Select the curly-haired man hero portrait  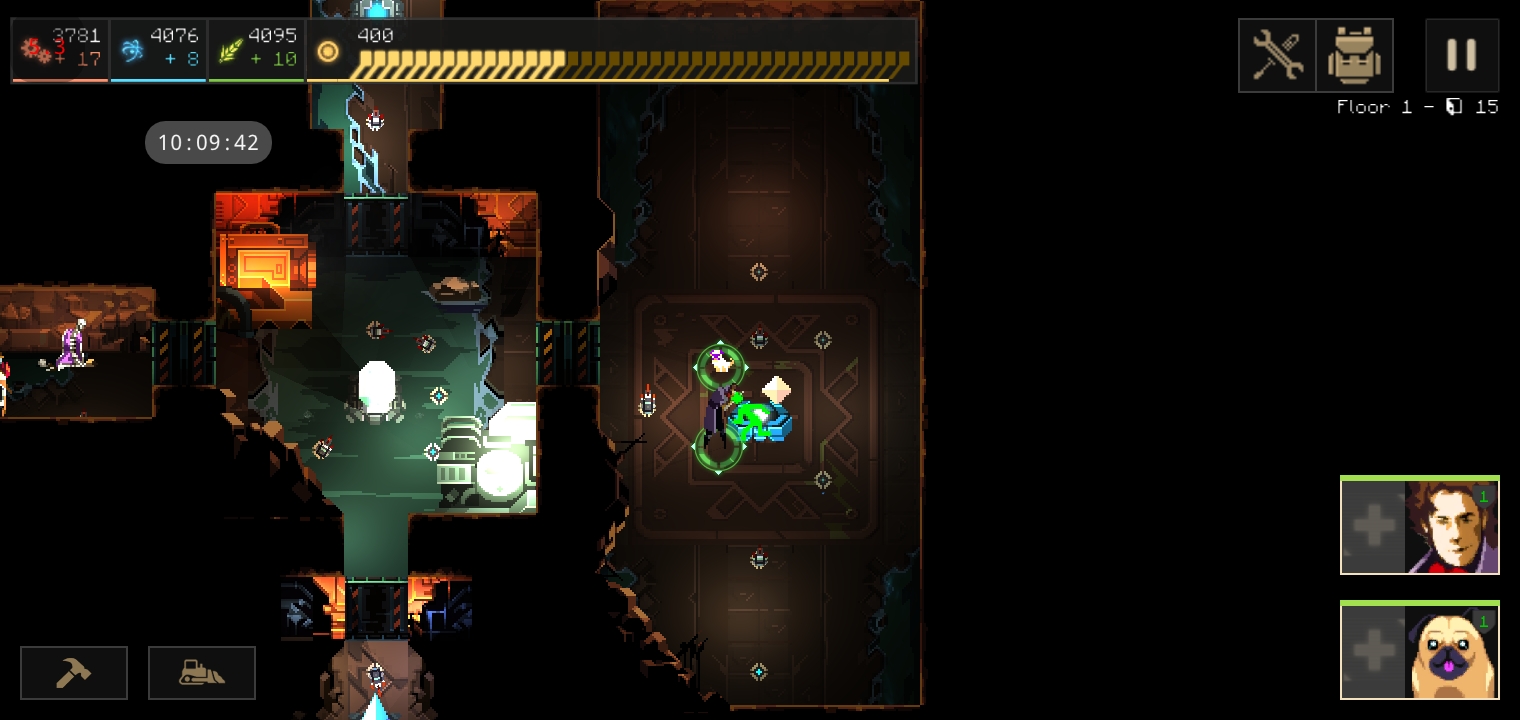coord(1451,526)
